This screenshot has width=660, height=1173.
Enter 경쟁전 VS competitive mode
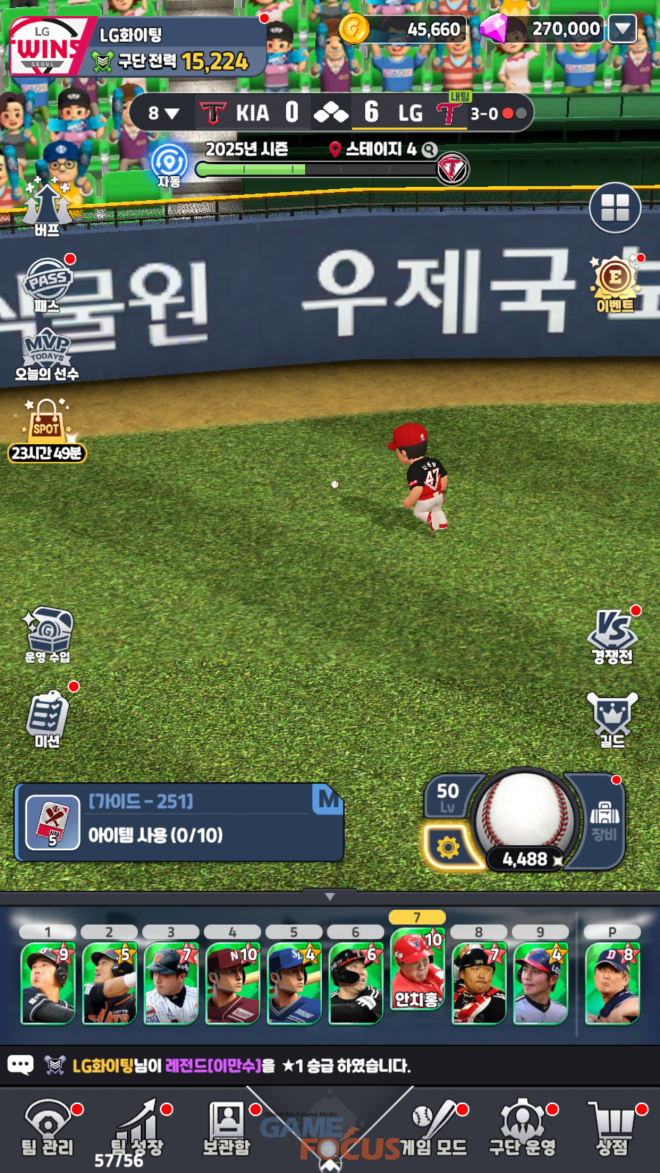click(611, 635)
